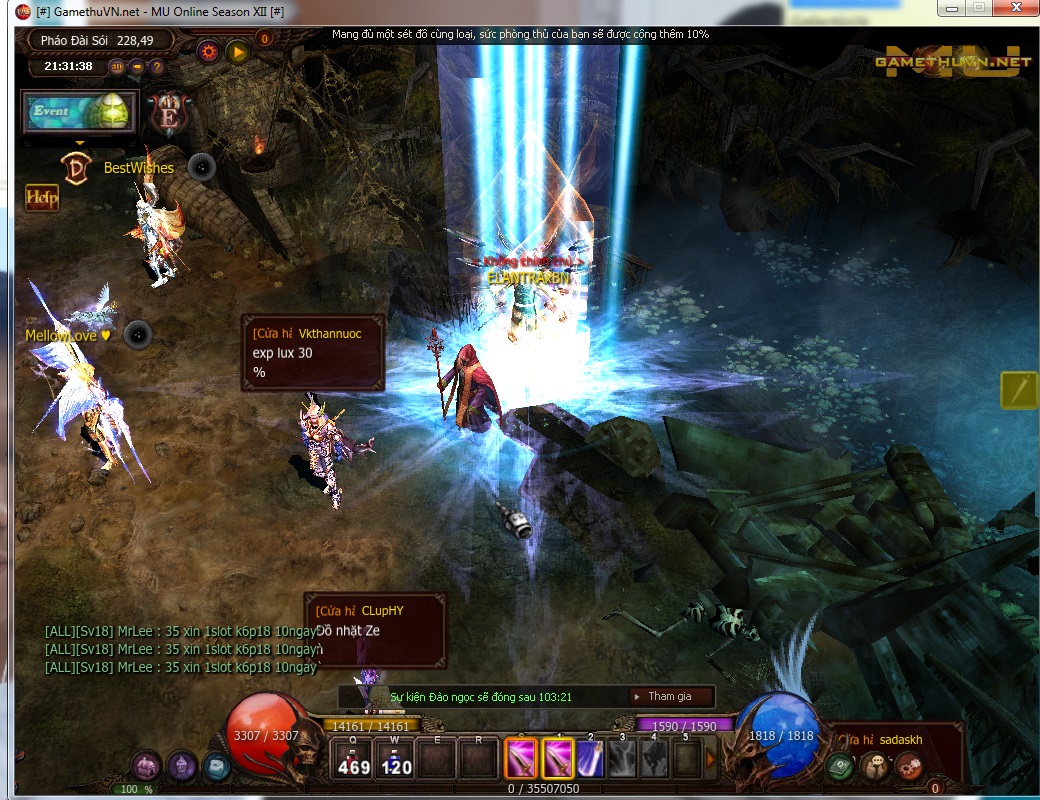
Task: Open the Event egg banner
Action: (x=79, y=112)
